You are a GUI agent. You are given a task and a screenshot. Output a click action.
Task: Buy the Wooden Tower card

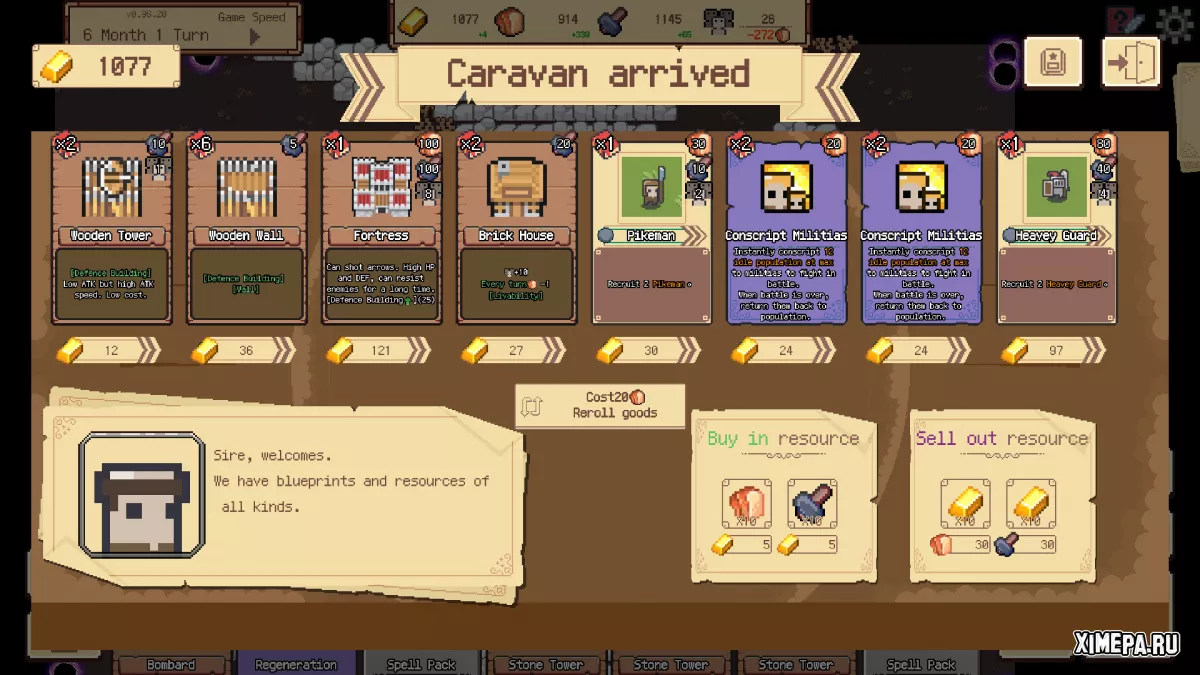[x=111, y=230]
